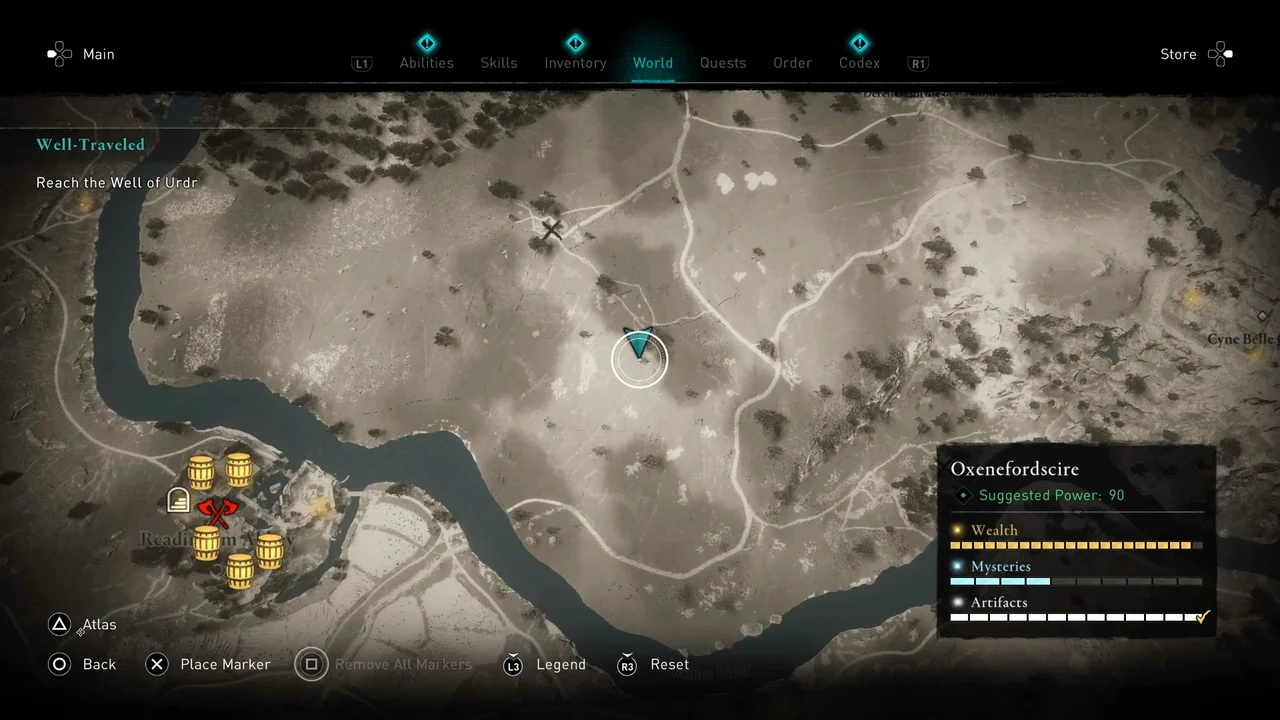Click the L1 shoulder button icon
The height and width of the screenshot is (720, 1280).
click(362, 63)
